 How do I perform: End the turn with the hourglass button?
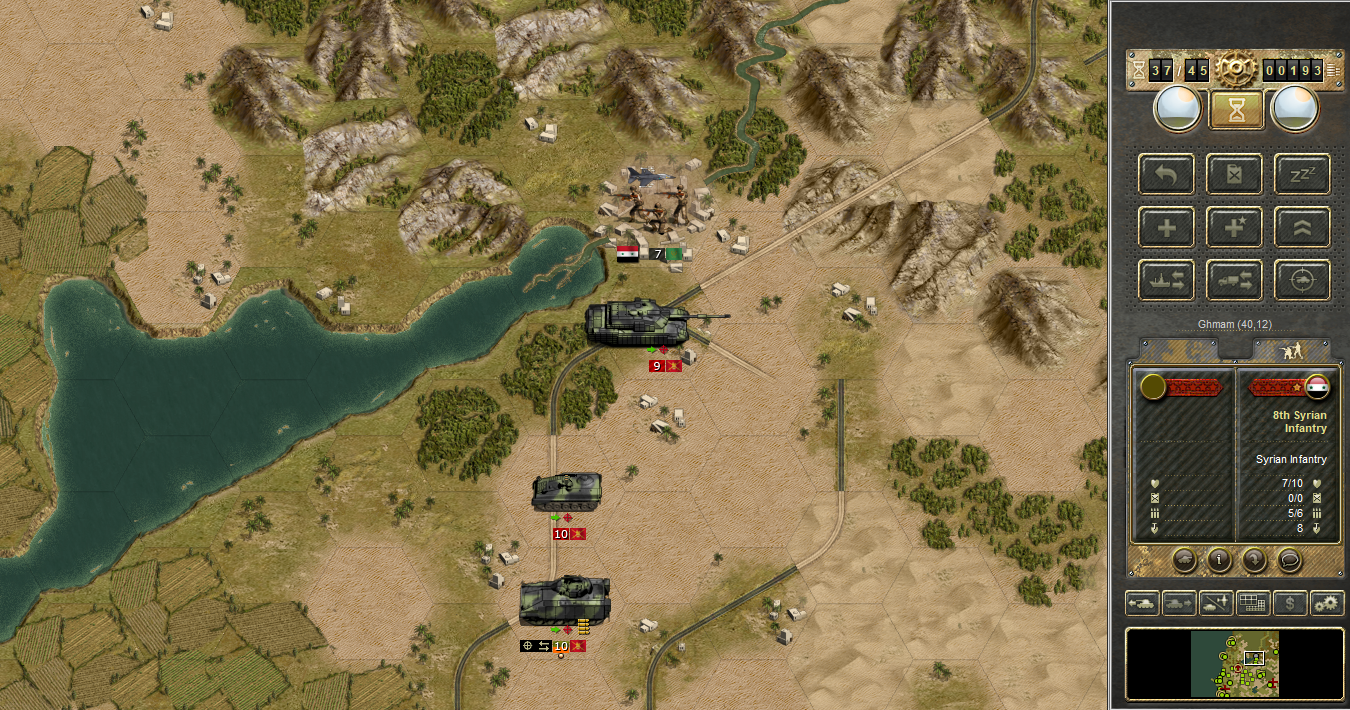1236,110
